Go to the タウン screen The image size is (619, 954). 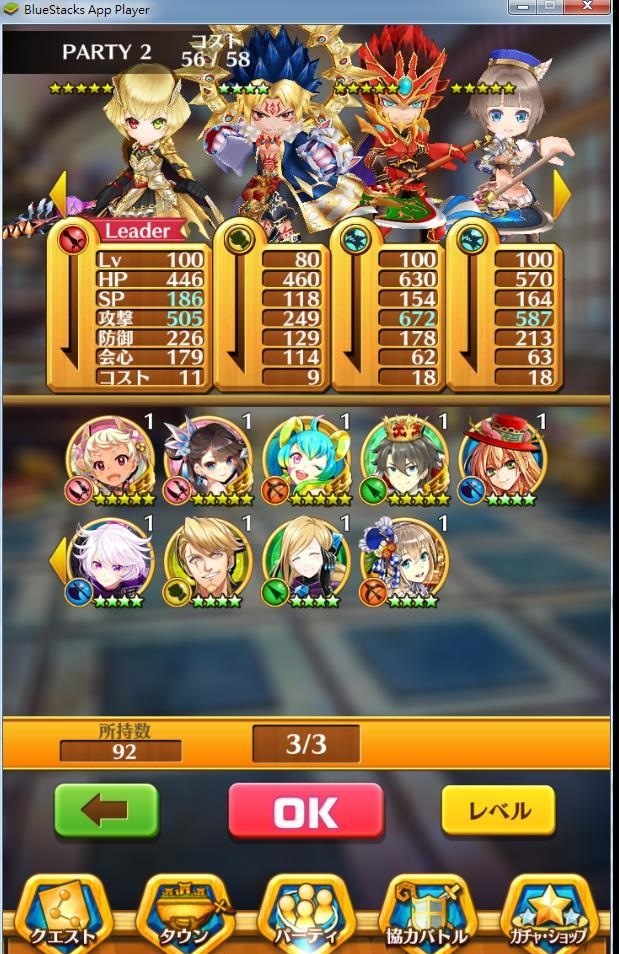[186, 915]
